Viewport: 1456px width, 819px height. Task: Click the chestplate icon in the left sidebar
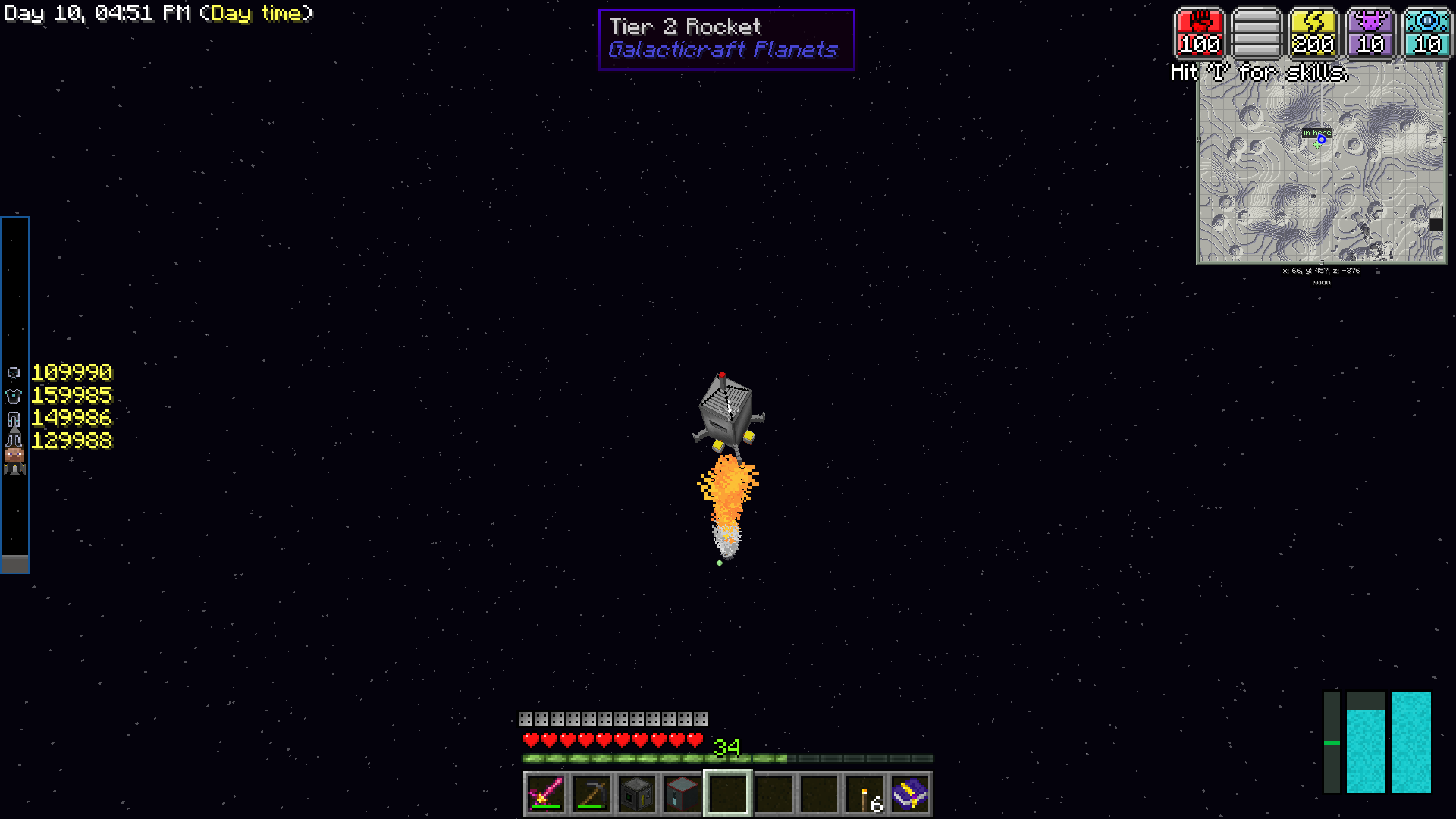14,396
